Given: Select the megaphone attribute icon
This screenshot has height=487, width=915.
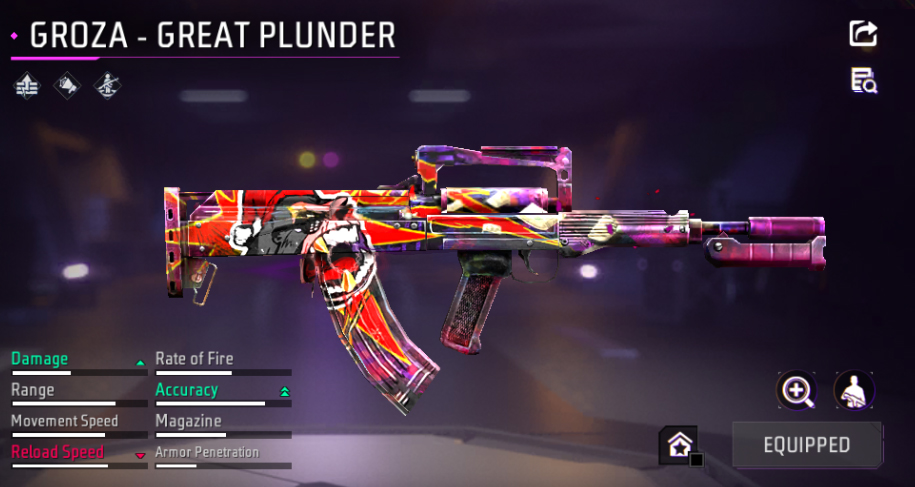Looking at the screenshot, I should 67,86.
